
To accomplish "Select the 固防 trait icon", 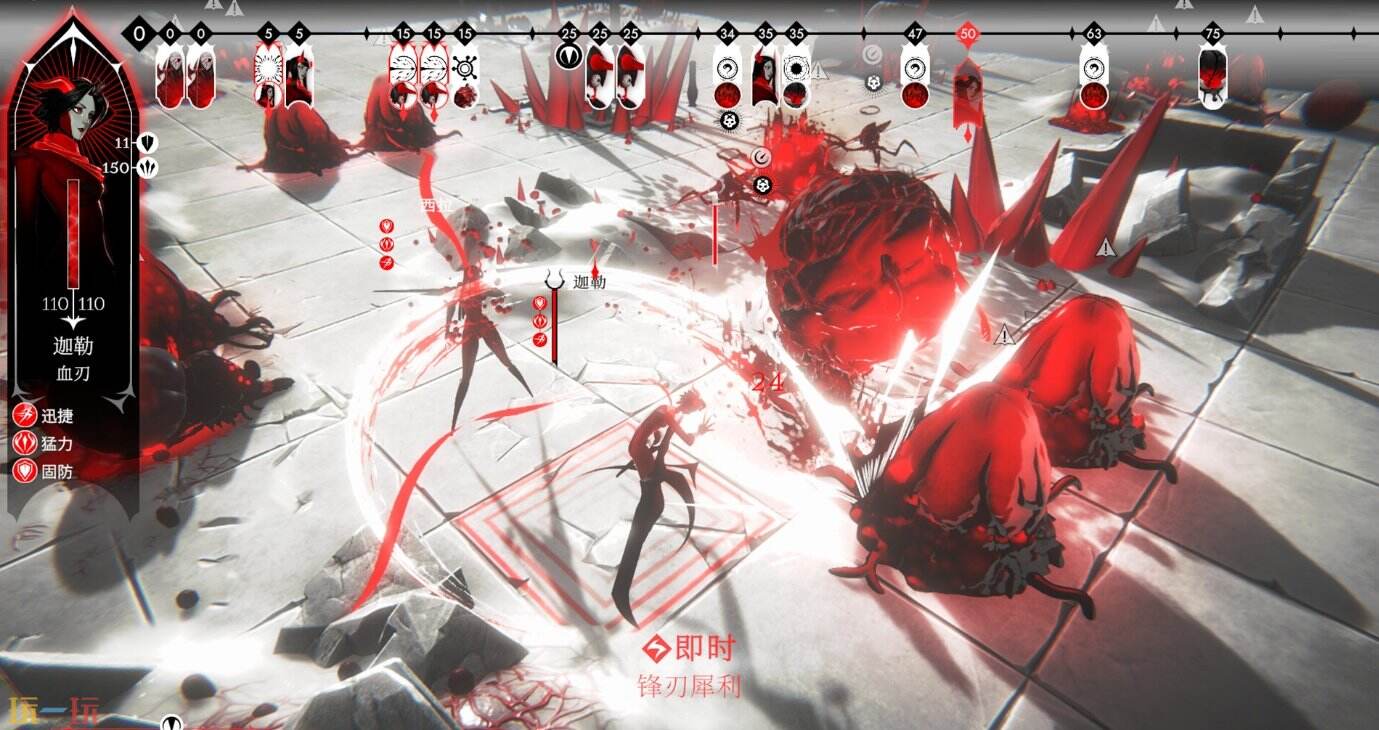I will click(23, 470).
